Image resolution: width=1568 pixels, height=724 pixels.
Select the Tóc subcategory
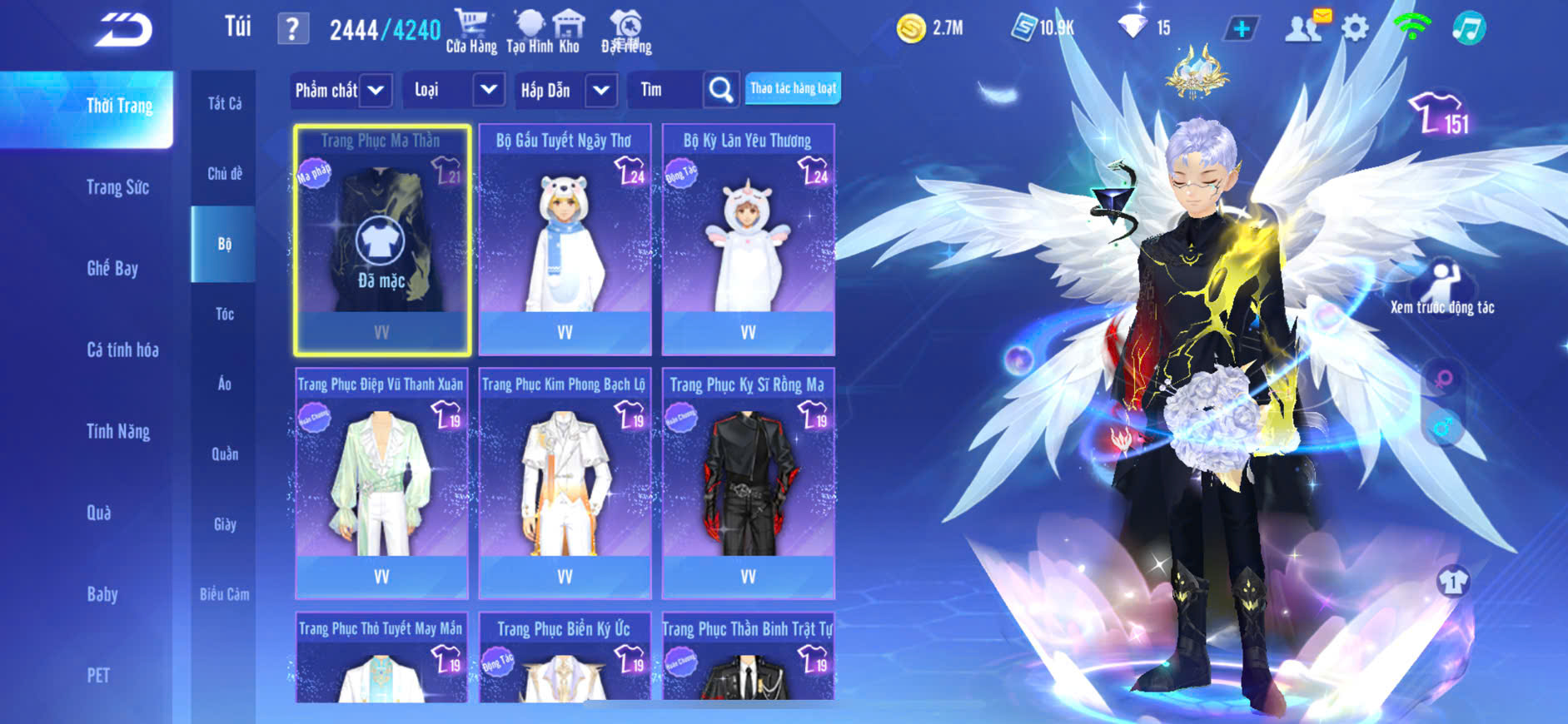[225, 314]
